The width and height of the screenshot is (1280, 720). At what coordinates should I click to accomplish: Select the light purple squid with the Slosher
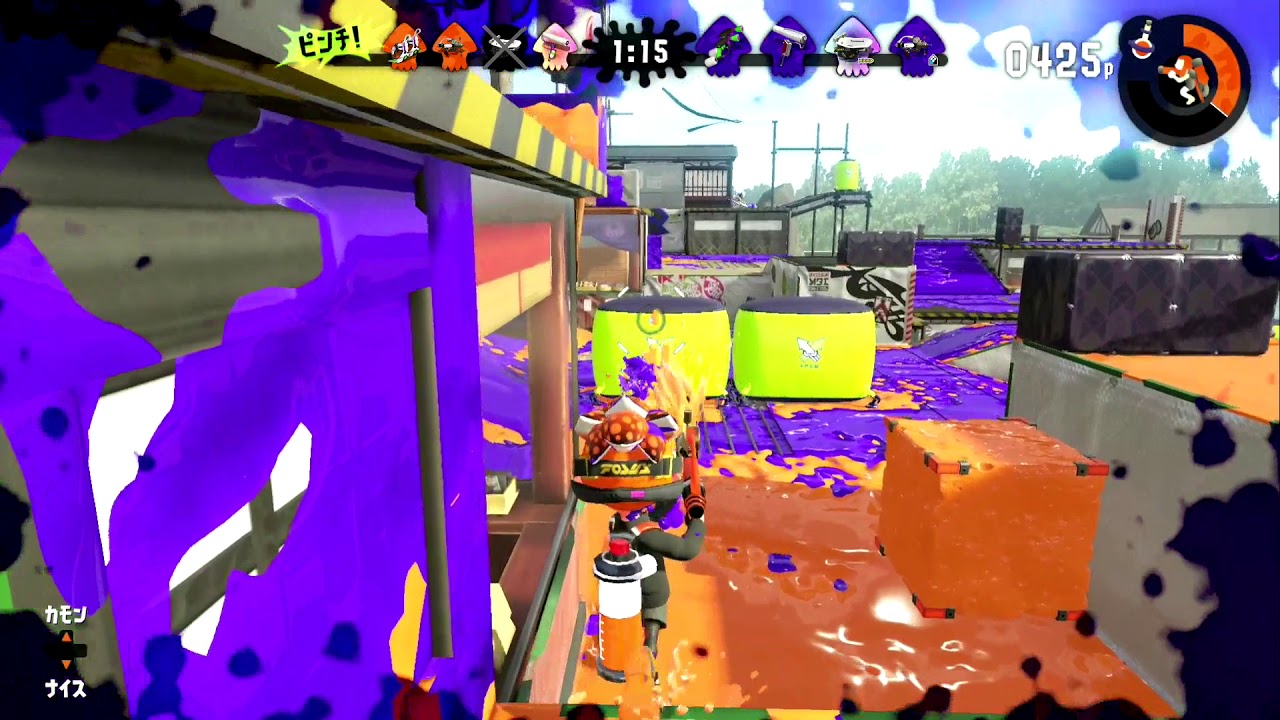click(854, 45)
